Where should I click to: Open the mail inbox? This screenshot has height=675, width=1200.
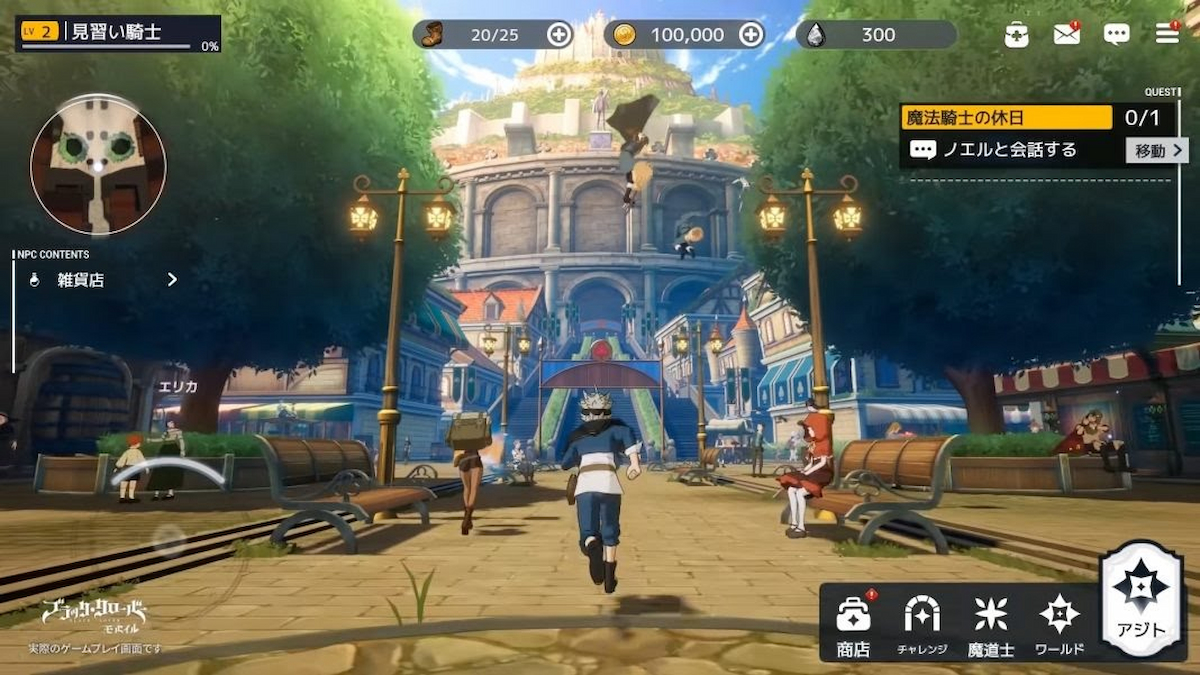pos(1067,34)
